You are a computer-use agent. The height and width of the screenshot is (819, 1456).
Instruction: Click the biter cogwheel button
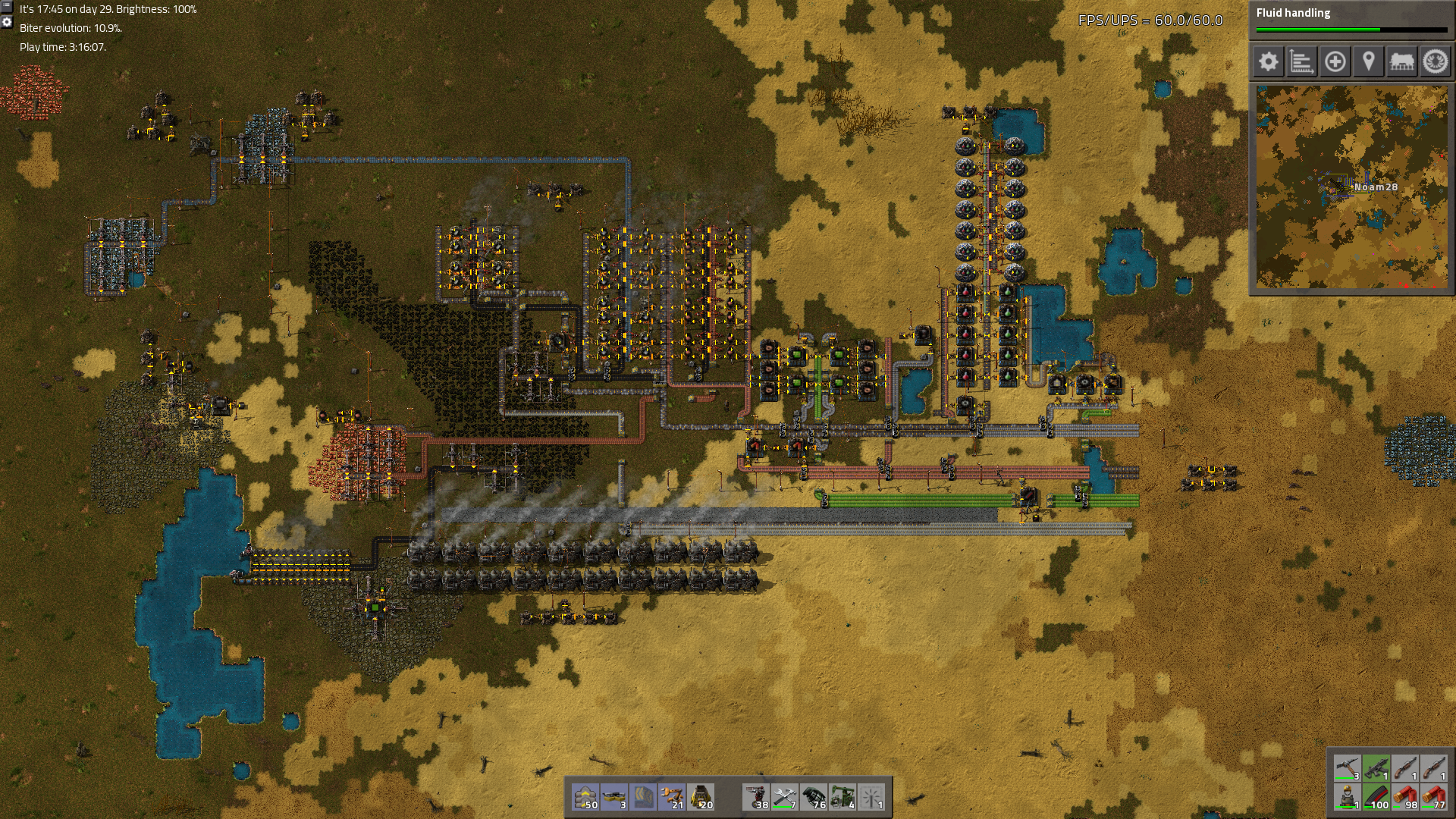click(1435, 61)
